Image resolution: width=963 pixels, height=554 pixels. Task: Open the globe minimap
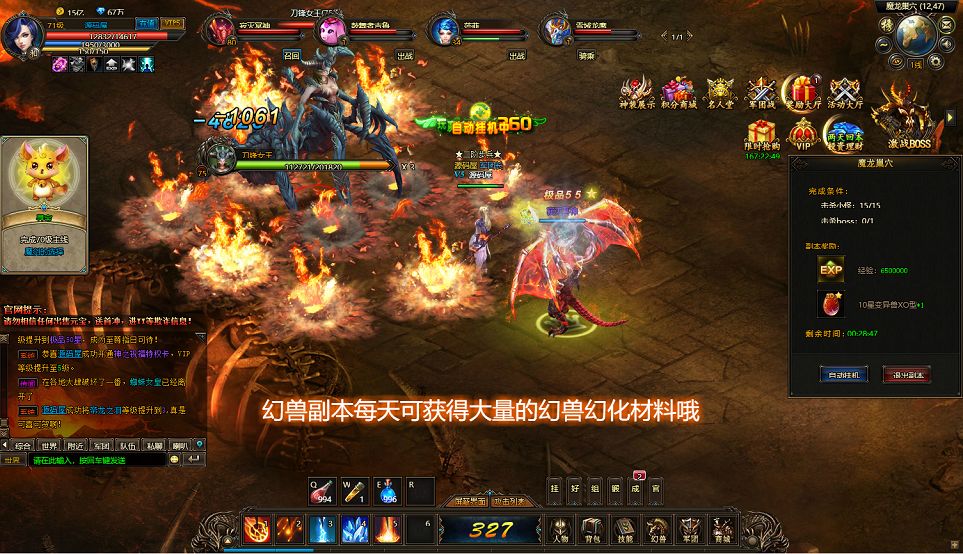(x=914, y=34)
